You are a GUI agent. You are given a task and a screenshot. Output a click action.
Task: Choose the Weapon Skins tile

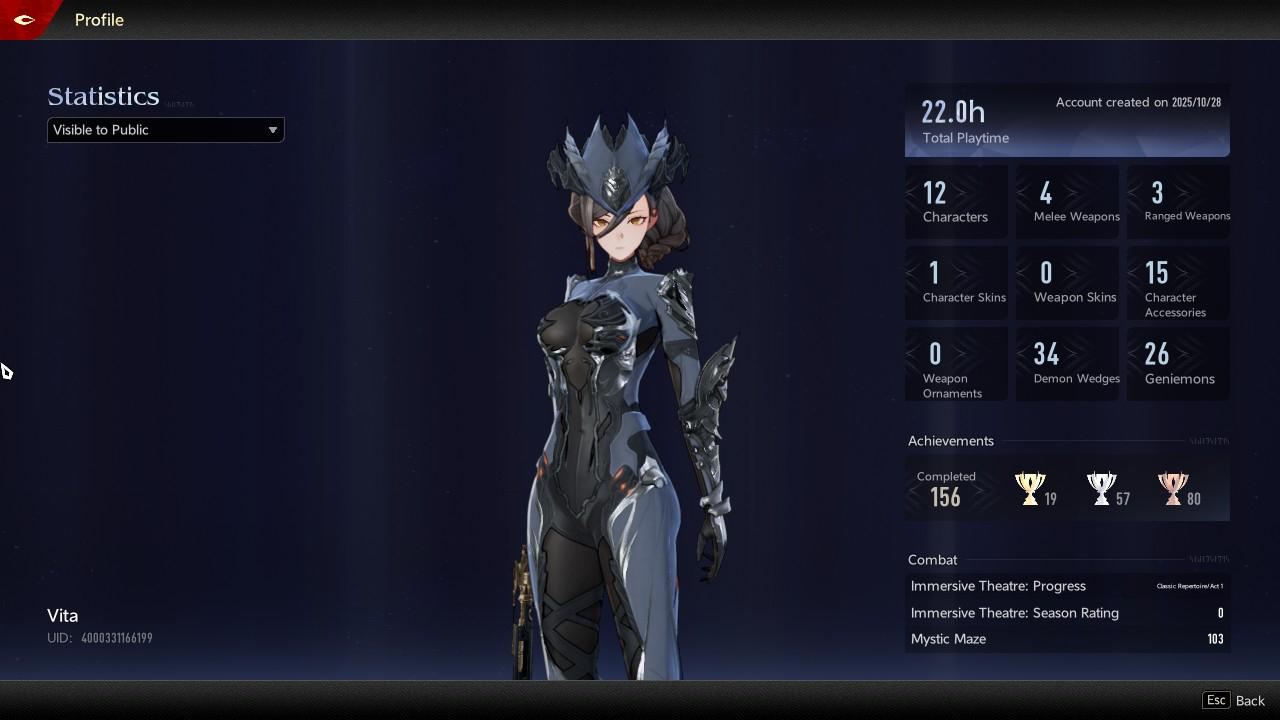1067,283
